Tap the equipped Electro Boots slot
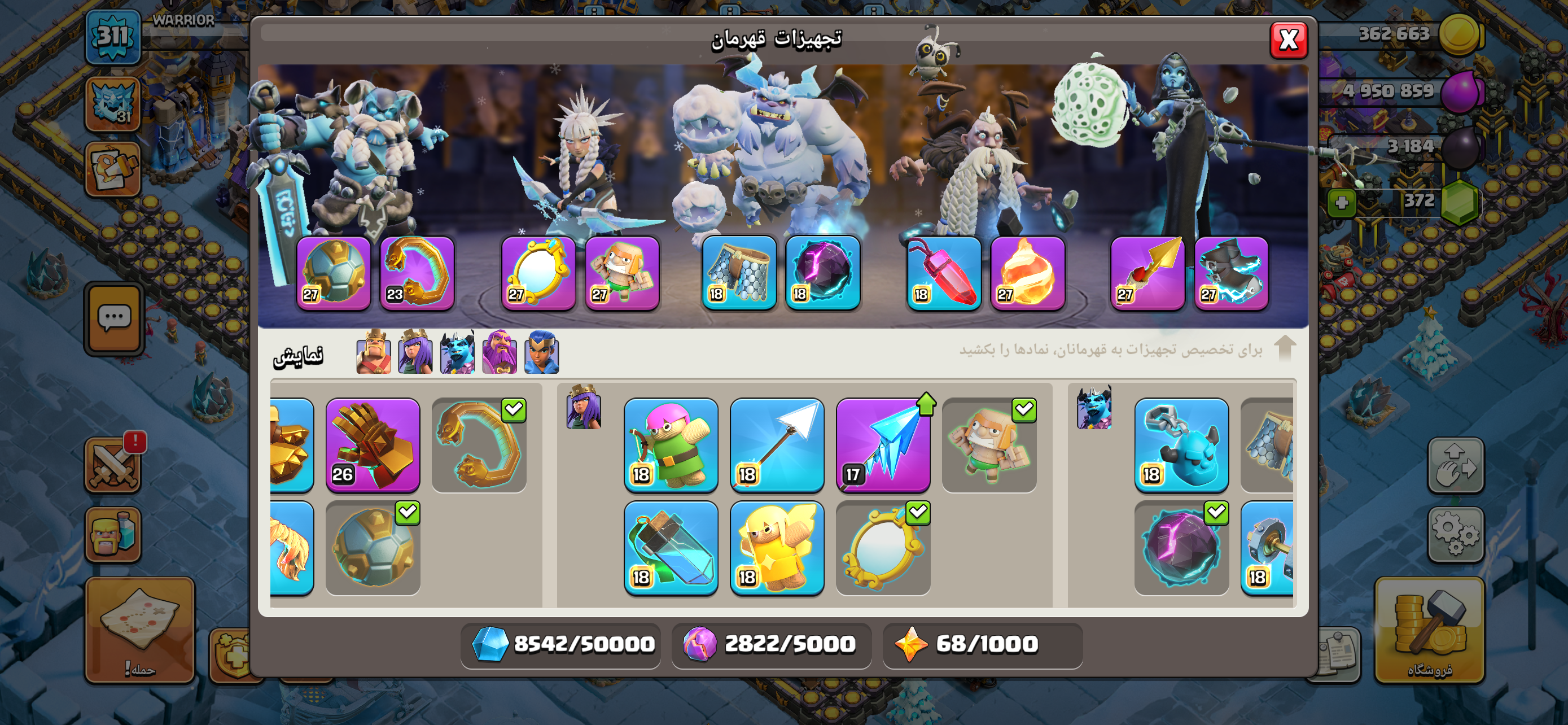Screen dimensions: 1568x725 click(1231, 273)
